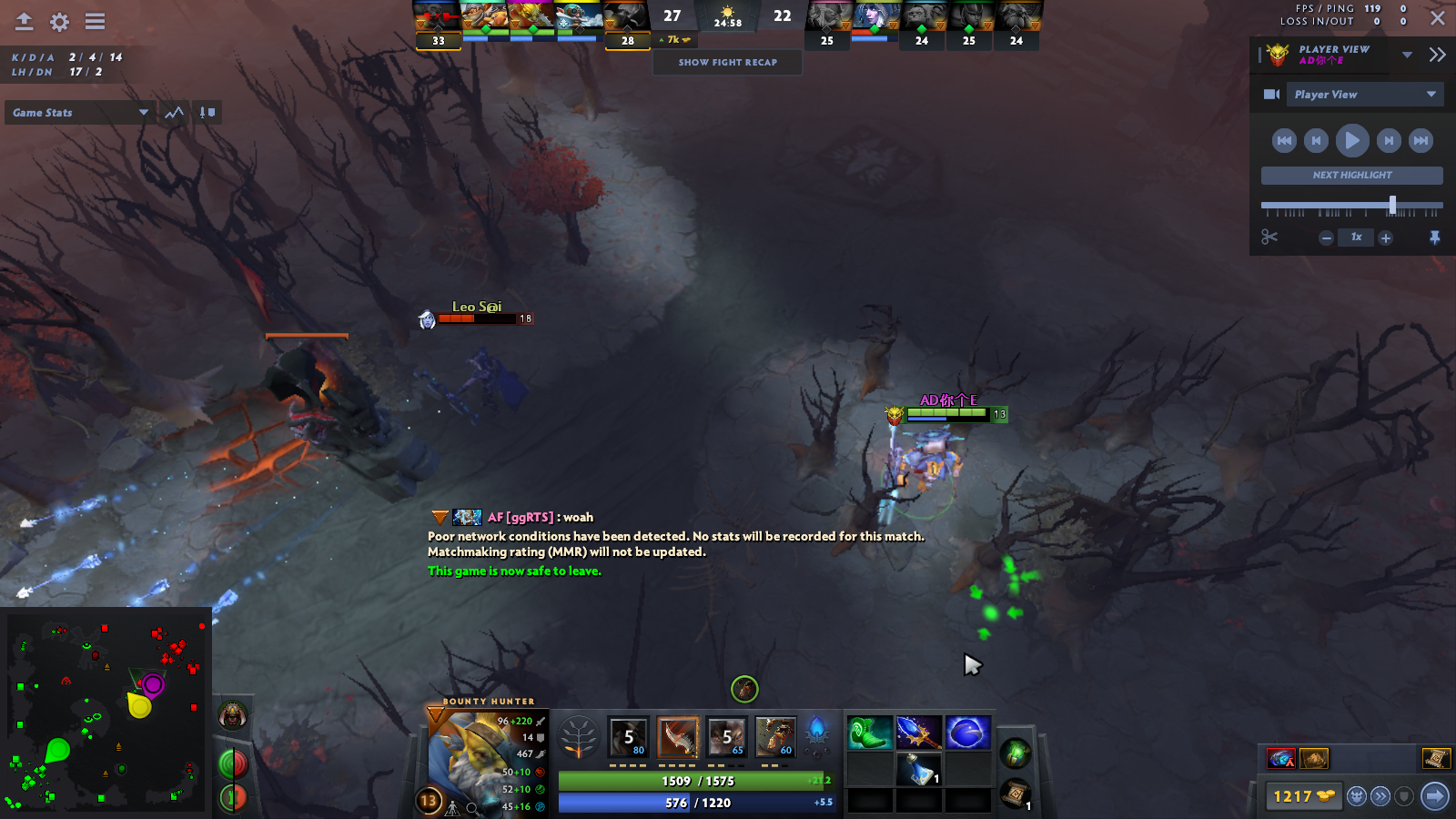
Task: Click the NEXT HIGHLIGHT button
Action: pos(1350,175)
